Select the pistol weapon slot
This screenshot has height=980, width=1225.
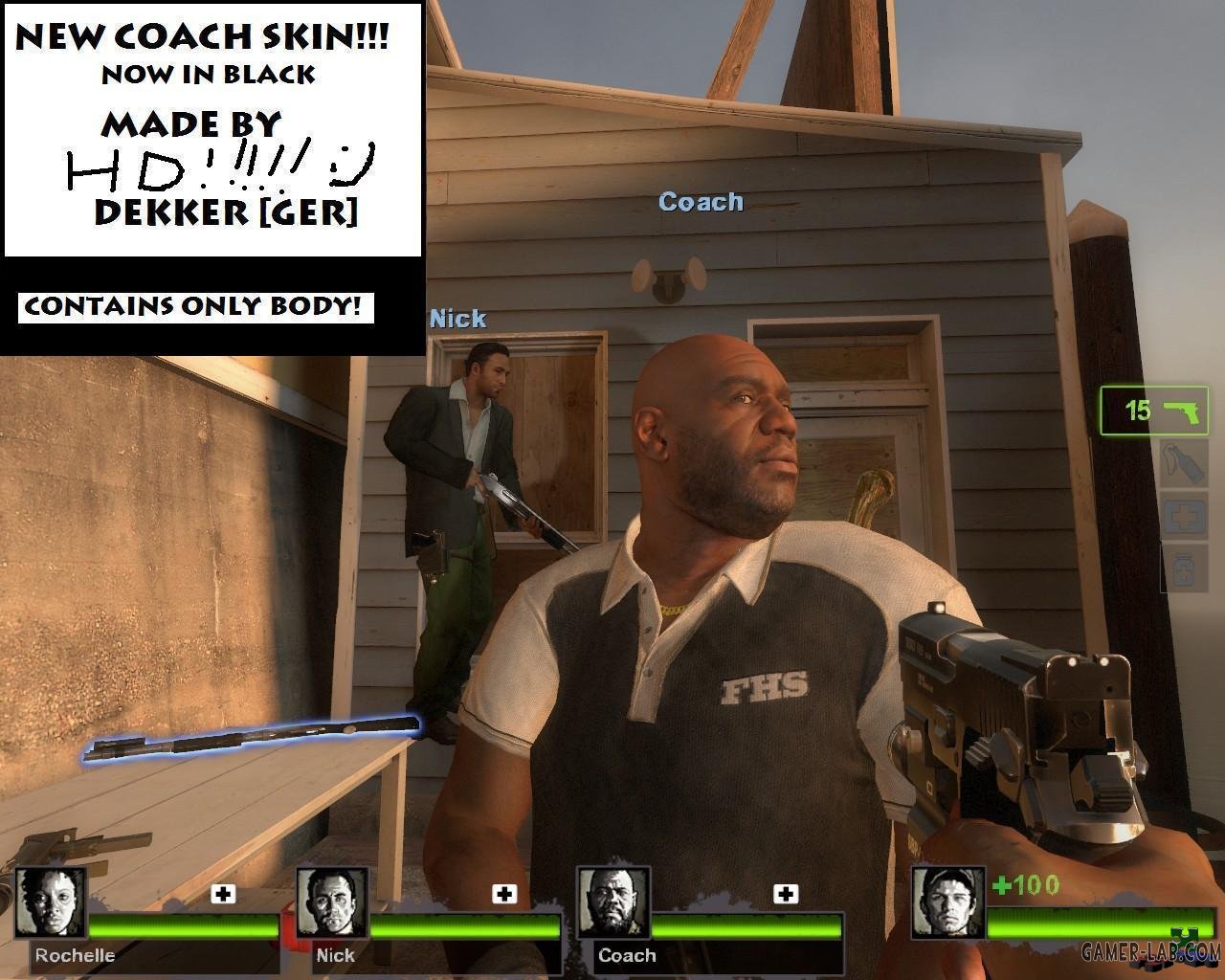click(1154, 412)
